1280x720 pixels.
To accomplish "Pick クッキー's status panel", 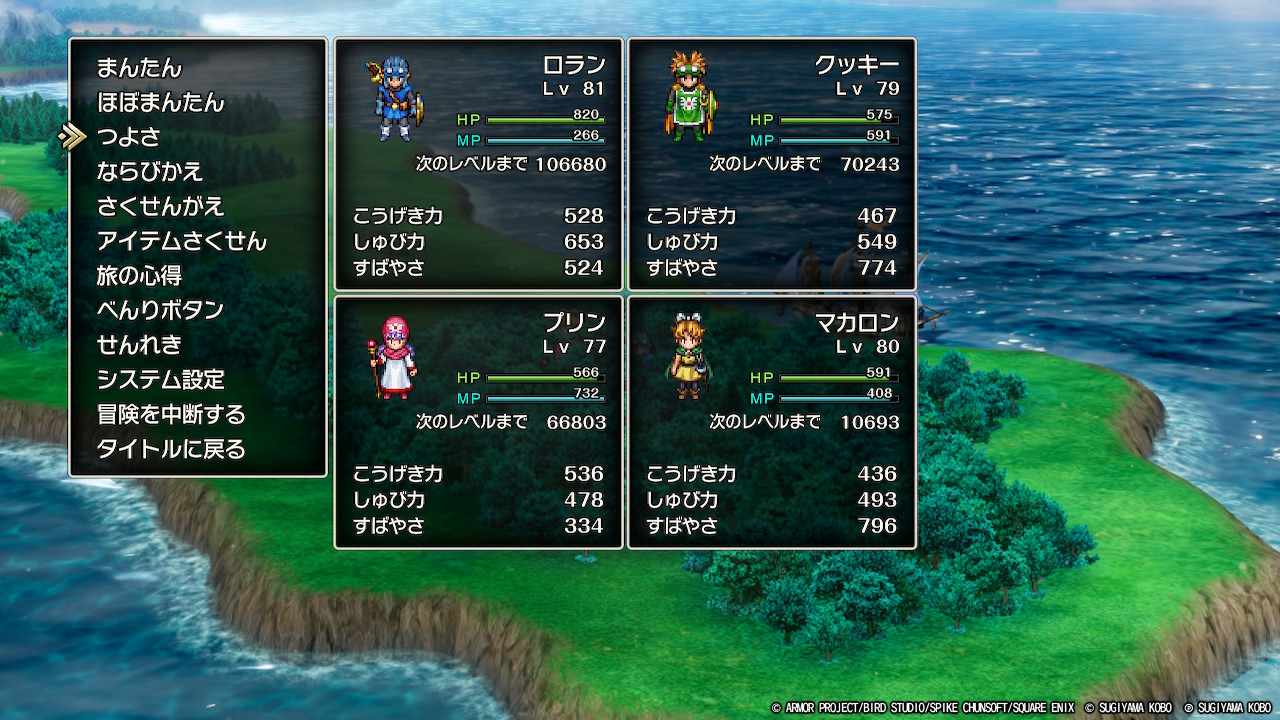I will (772, 165).
